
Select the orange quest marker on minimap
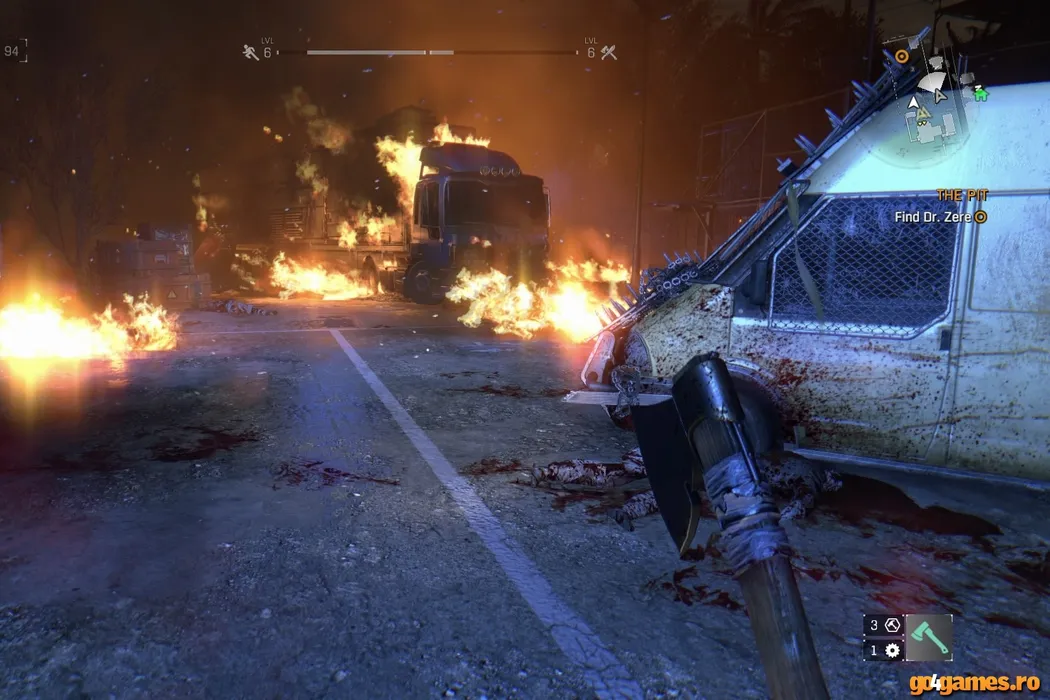coord(902,57)
